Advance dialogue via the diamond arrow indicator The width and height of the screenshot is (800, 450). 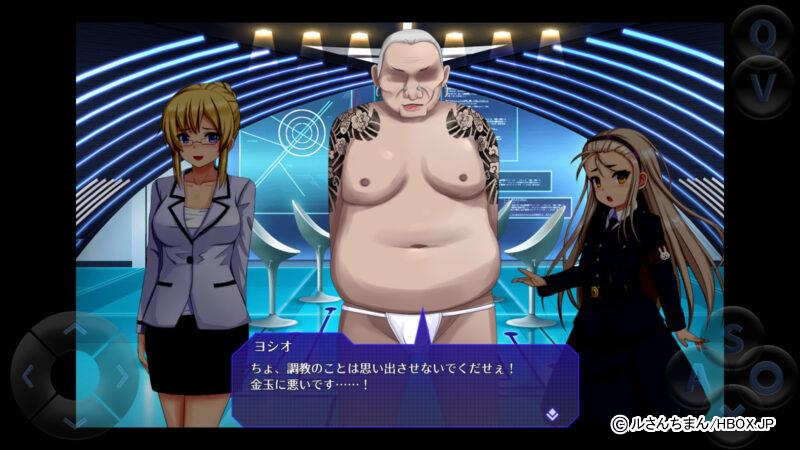click(x=551, y=411)
